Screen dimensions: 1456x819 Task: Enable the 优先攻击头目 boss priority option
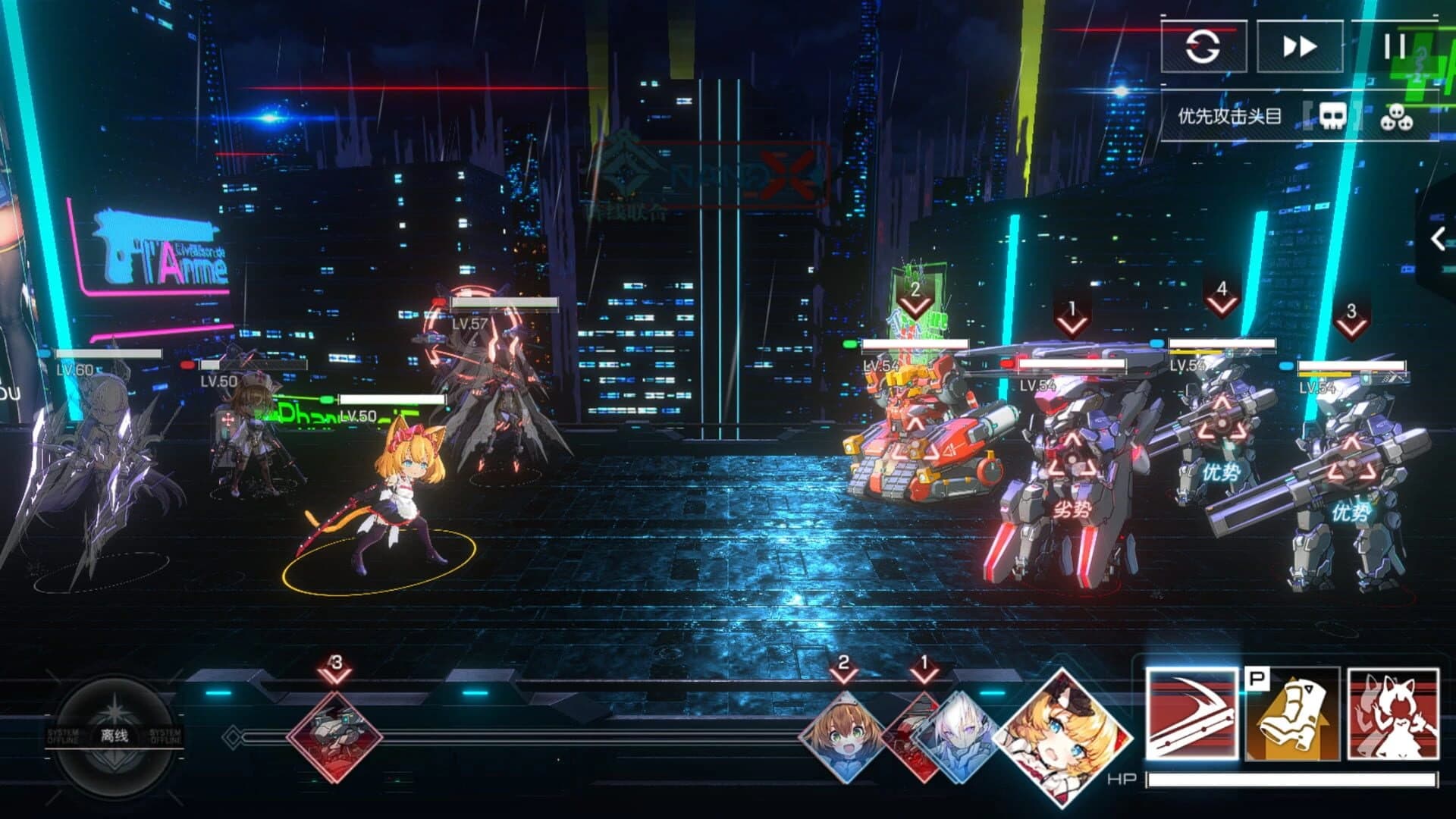tap(1228, 115)
